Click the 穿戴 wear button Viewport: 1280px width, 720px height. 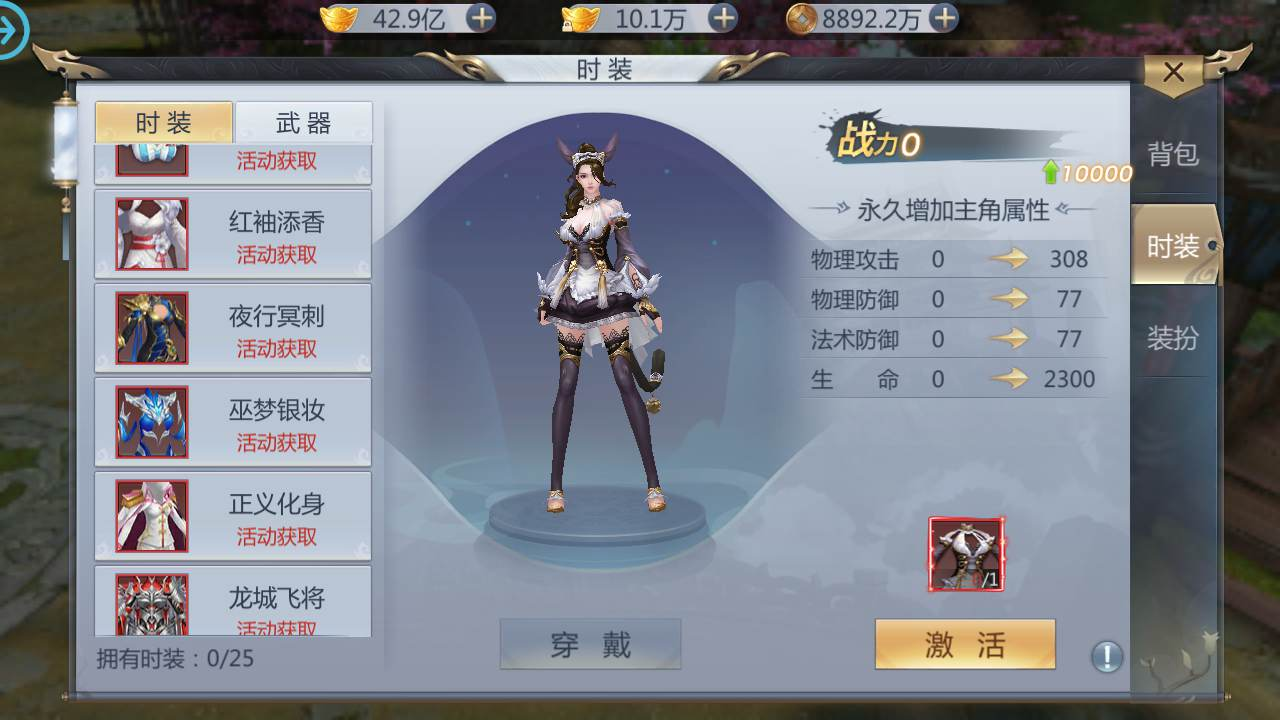coord(590,644)
